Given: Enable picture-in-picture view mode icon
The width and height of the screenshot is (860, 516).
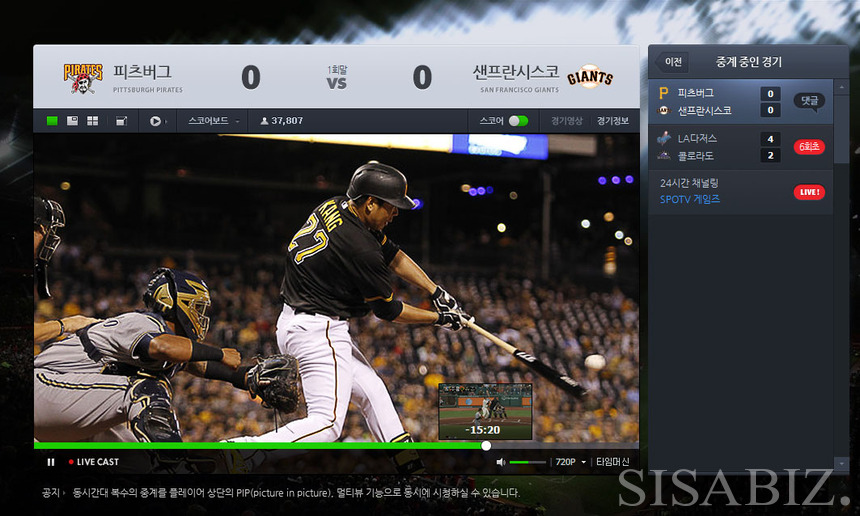Looking at the screenshot, I should [x=72, y=121].
